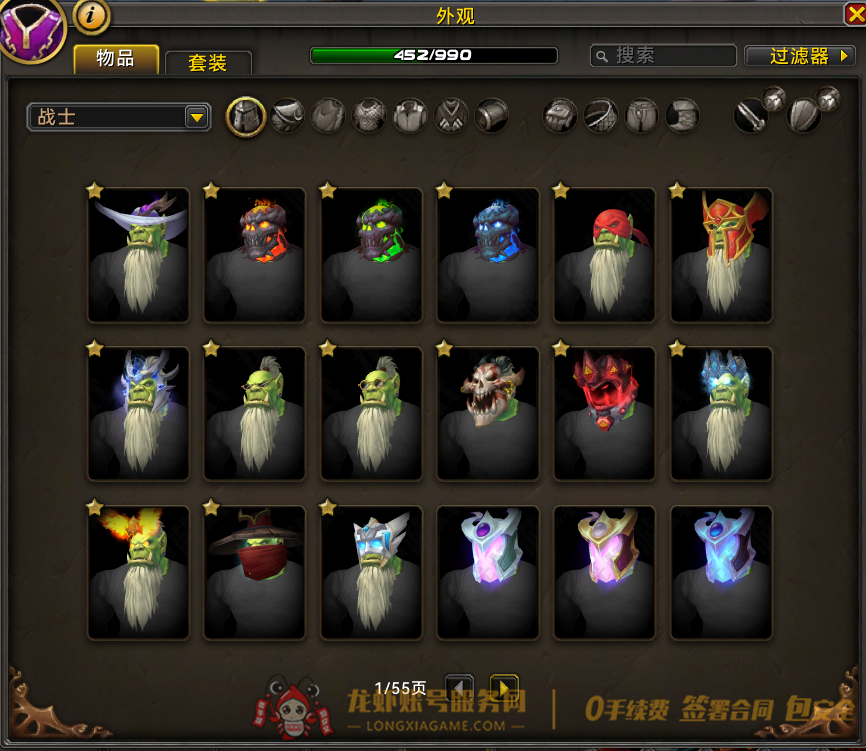Image resolution: width=866 pixels, height=751 pixels.
Task: Switch to the 套装 (Sets) tab
Action: tap(208, 62)
